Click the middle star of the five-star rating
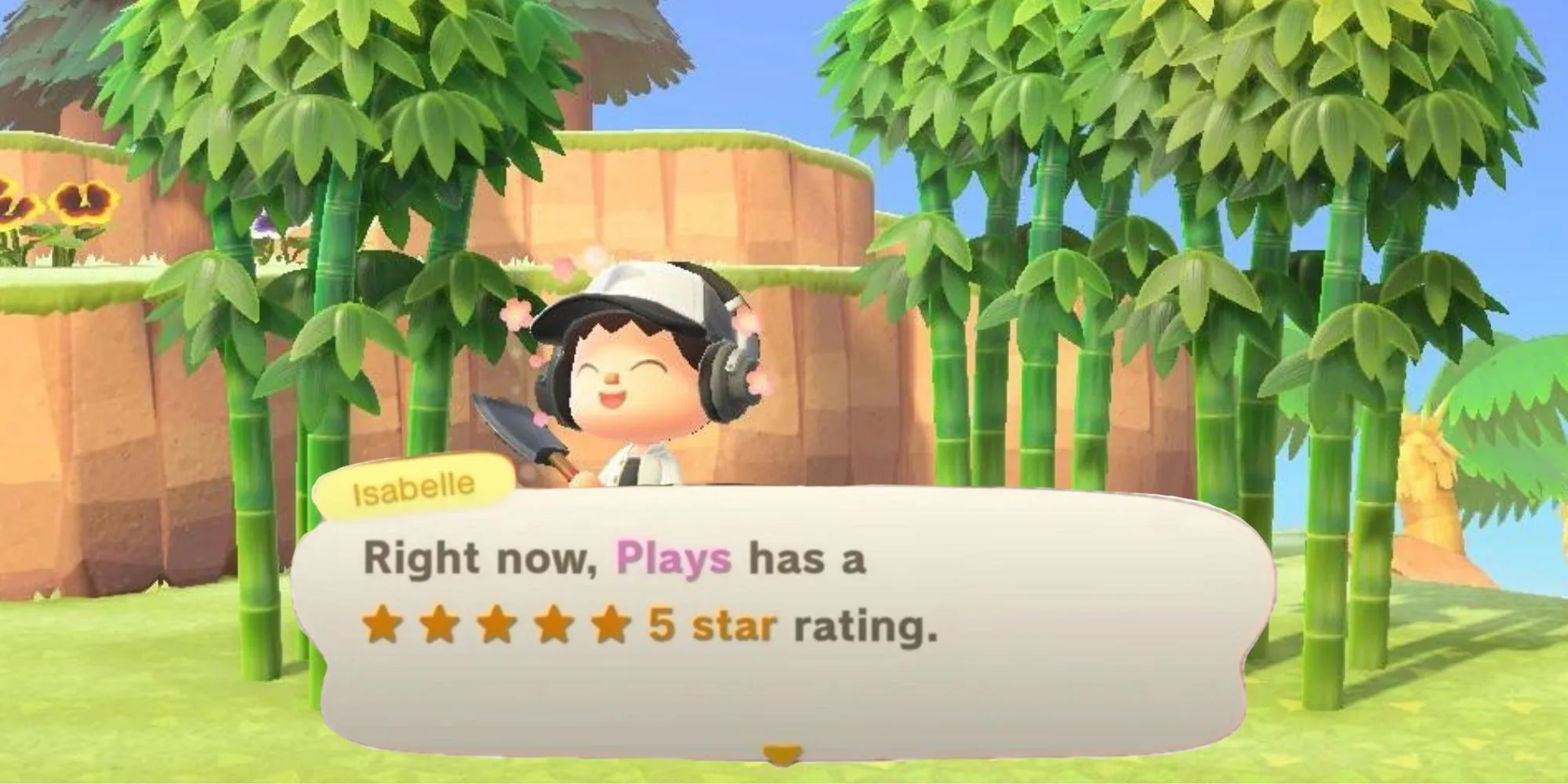1568x784 pixels. [496, 623]
